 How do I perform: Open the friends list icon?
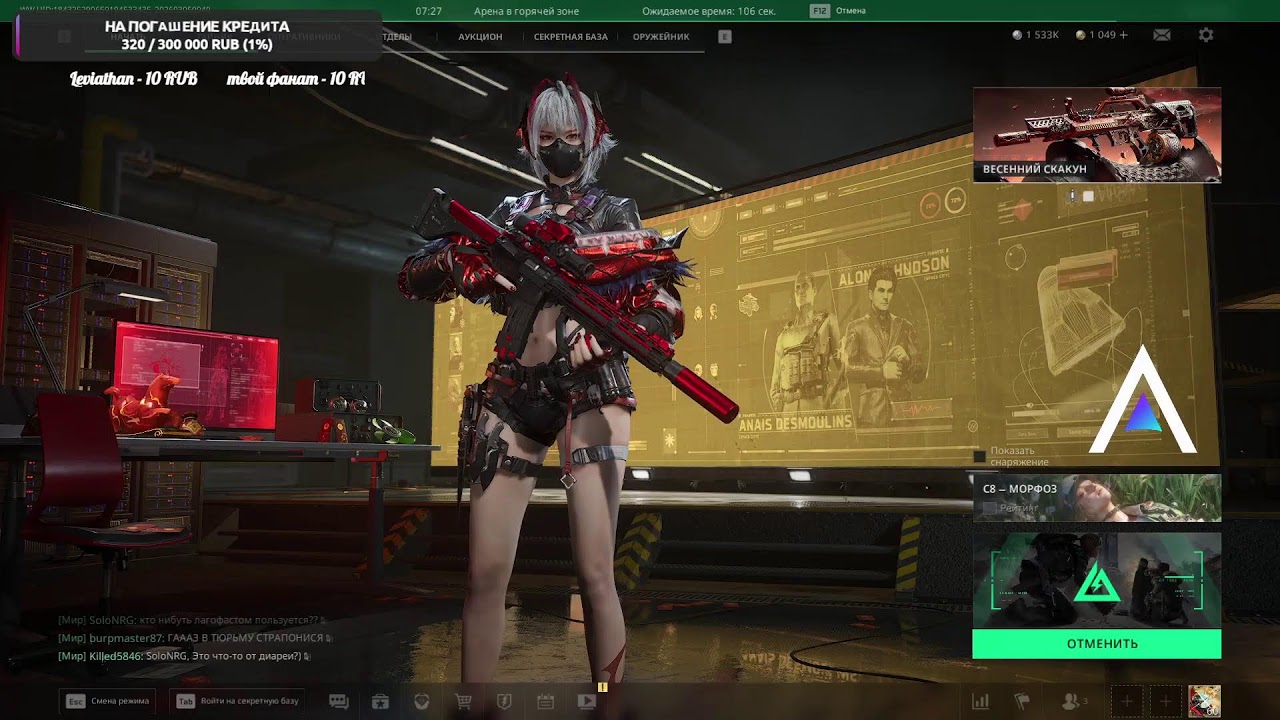[x=1072, y=702]
